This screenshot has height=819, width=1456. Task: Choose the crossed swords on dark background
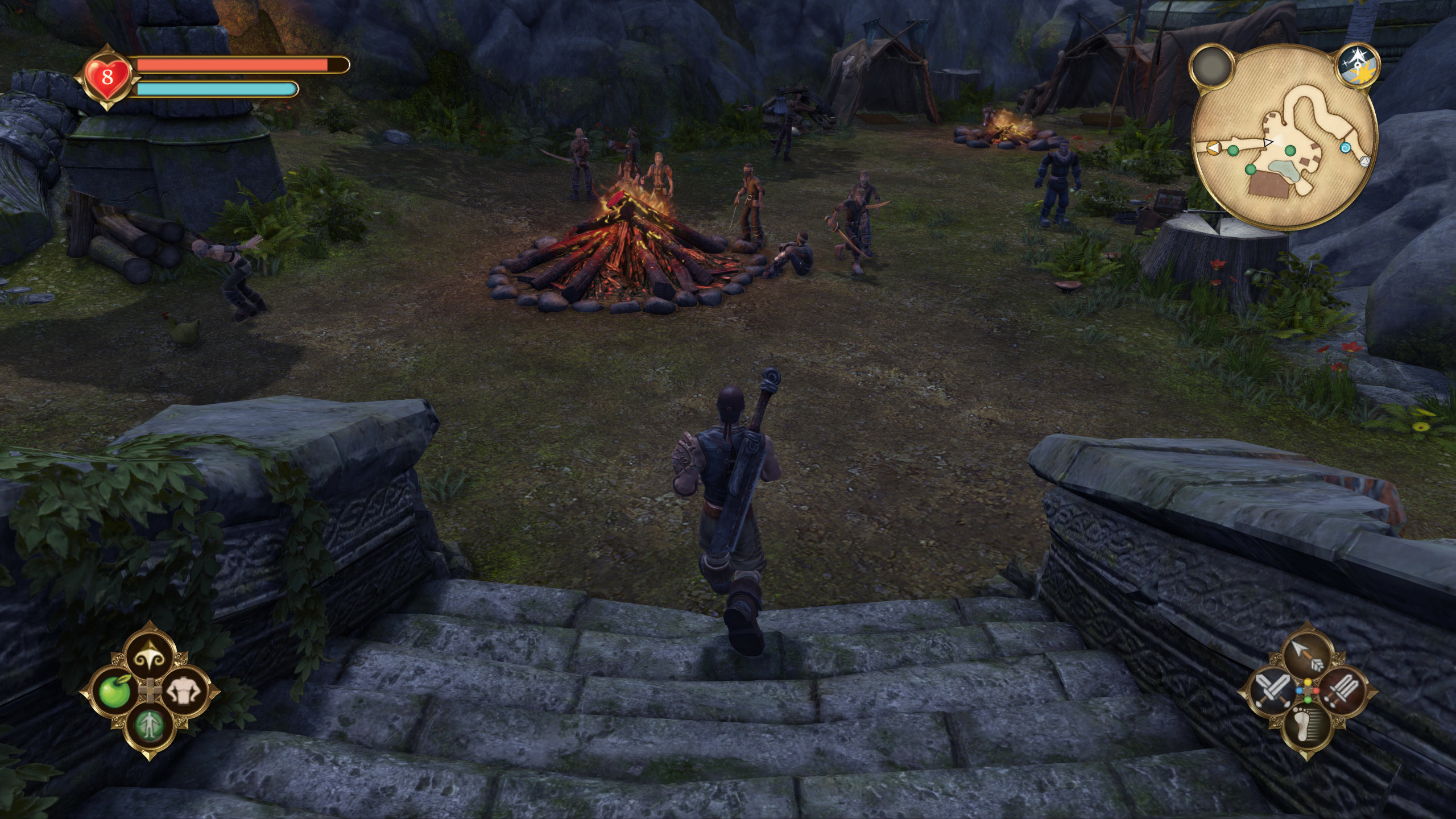(x=1273, y=692)
